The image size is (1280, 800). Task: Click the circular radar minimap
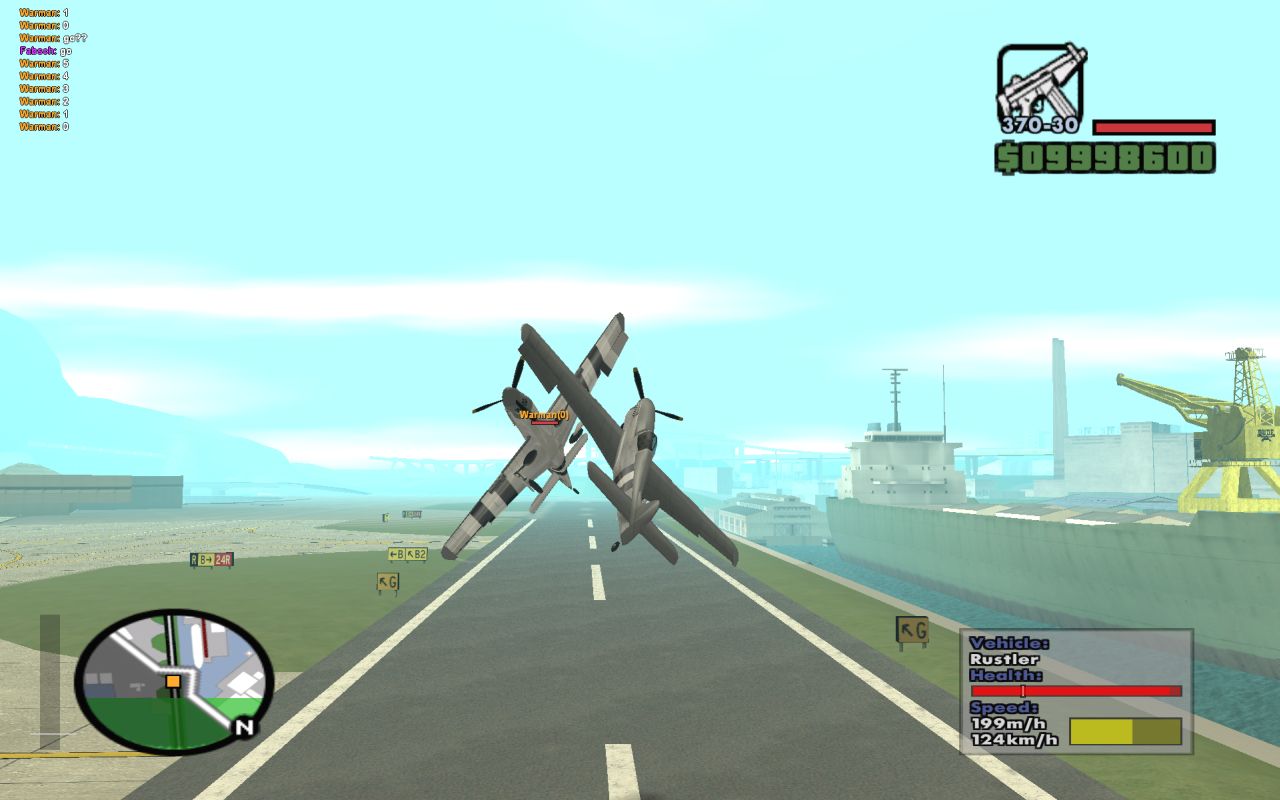pyautogui.click(x=173, y=682)
